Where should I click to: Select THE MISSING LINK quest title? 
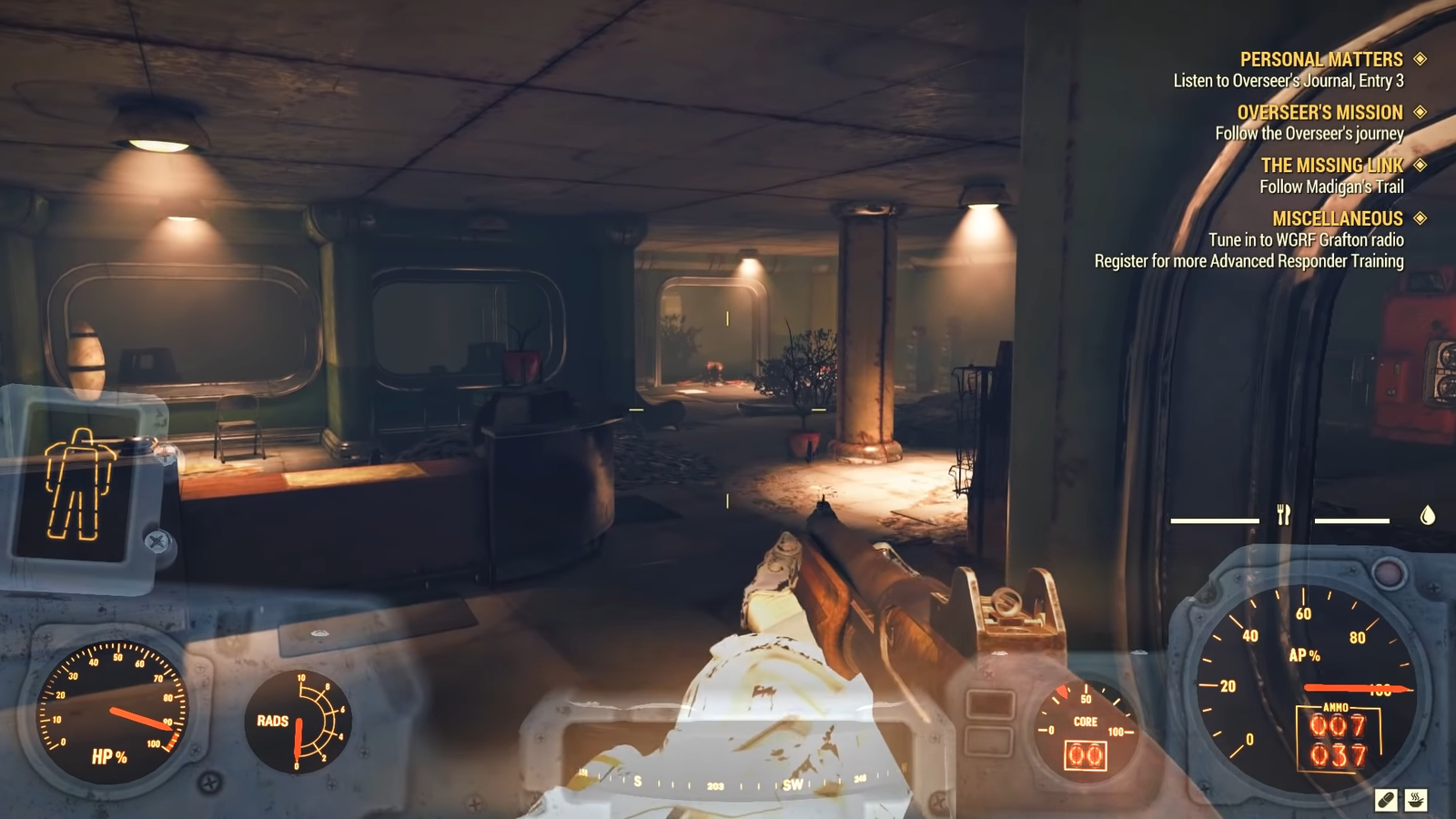pos(1334,166)
